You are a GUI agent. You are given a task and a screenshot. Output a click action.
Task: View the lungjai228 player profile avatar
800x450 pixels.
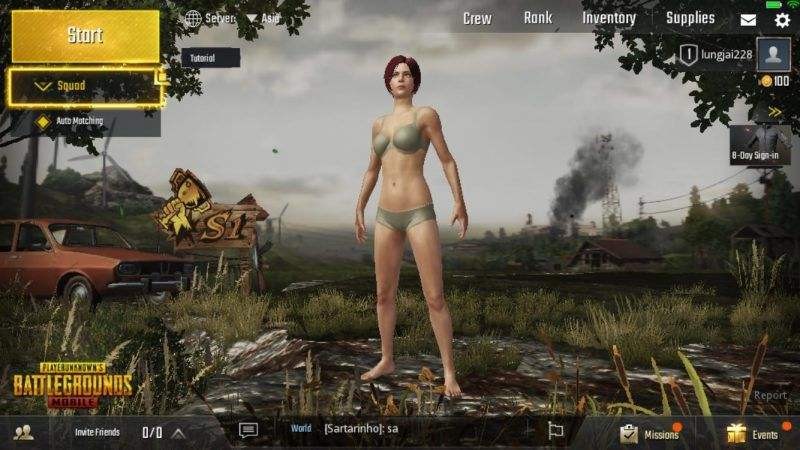[774, 54]
